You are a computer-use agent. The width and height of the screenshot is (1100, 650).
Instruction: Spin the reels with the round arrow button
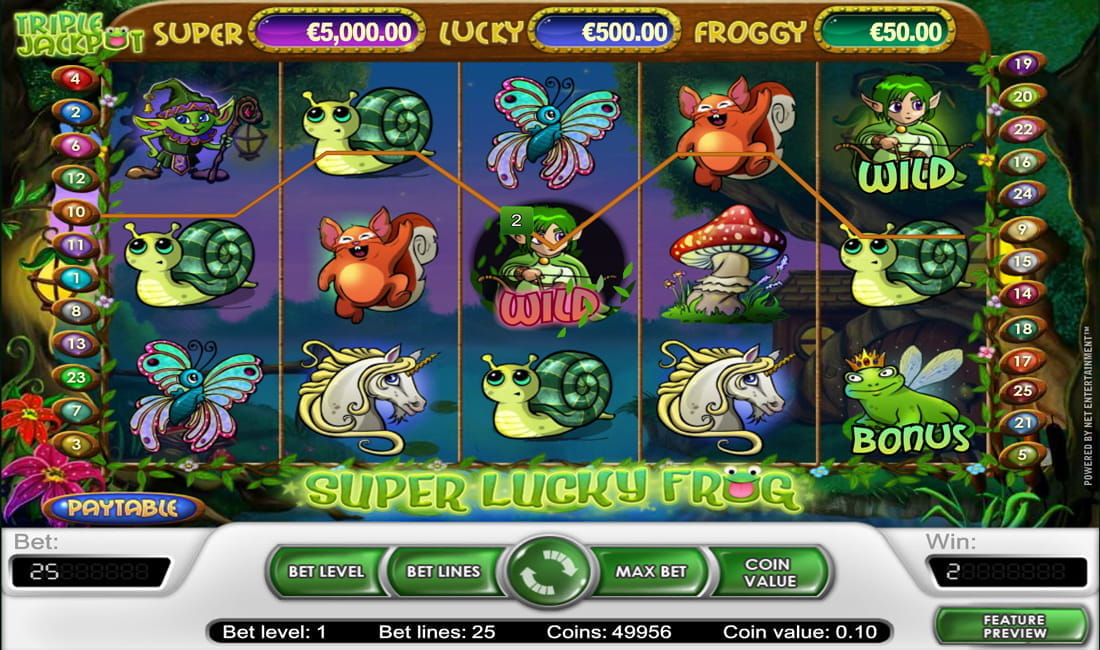tap(549, 573)
